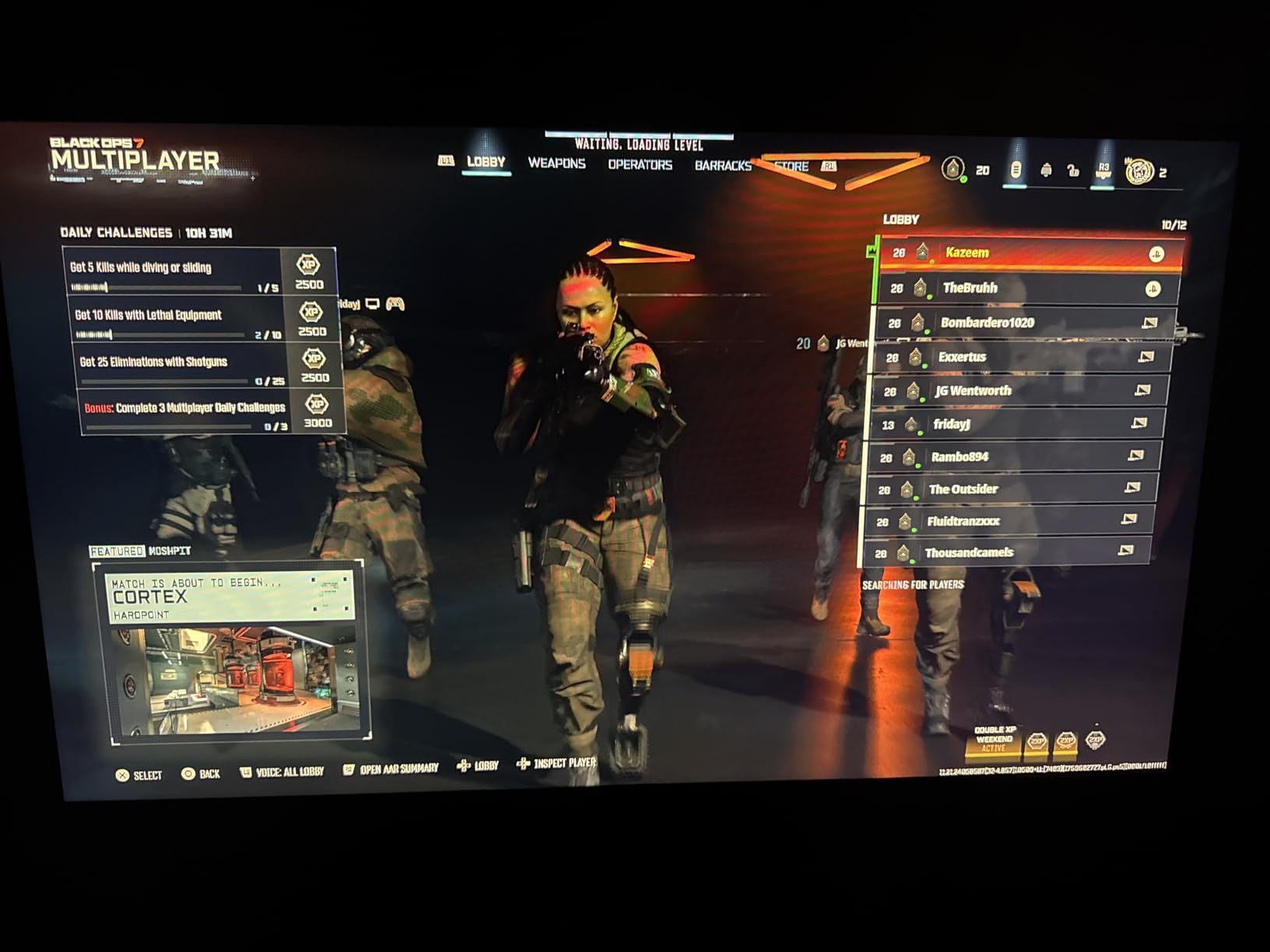
Task: Switch to the Barracks tab
Action: coord(724,165)
